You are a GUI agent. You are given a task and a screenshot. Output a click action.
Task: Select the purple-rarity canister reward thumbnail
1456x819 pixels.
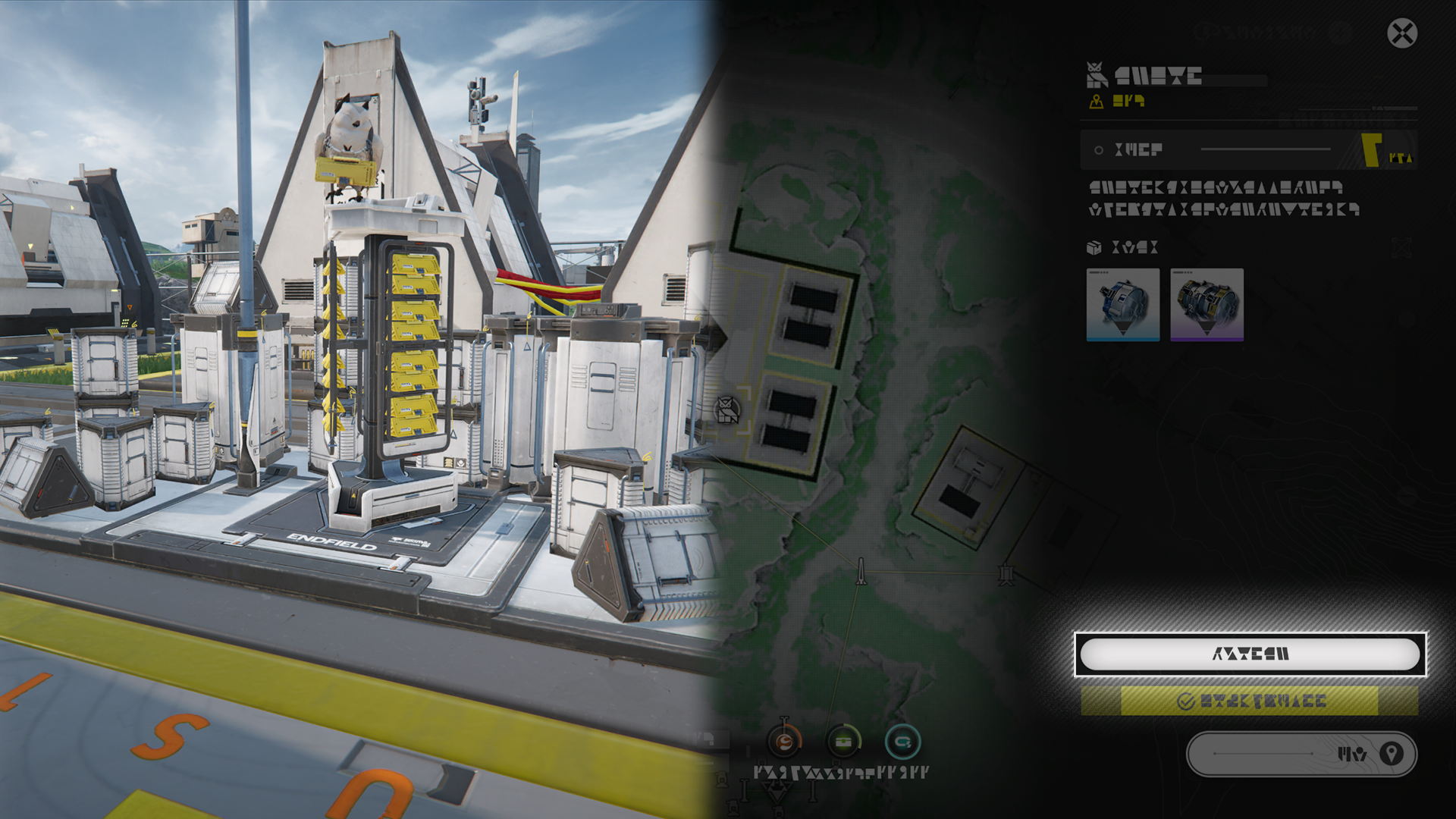tap(1207, 305)
